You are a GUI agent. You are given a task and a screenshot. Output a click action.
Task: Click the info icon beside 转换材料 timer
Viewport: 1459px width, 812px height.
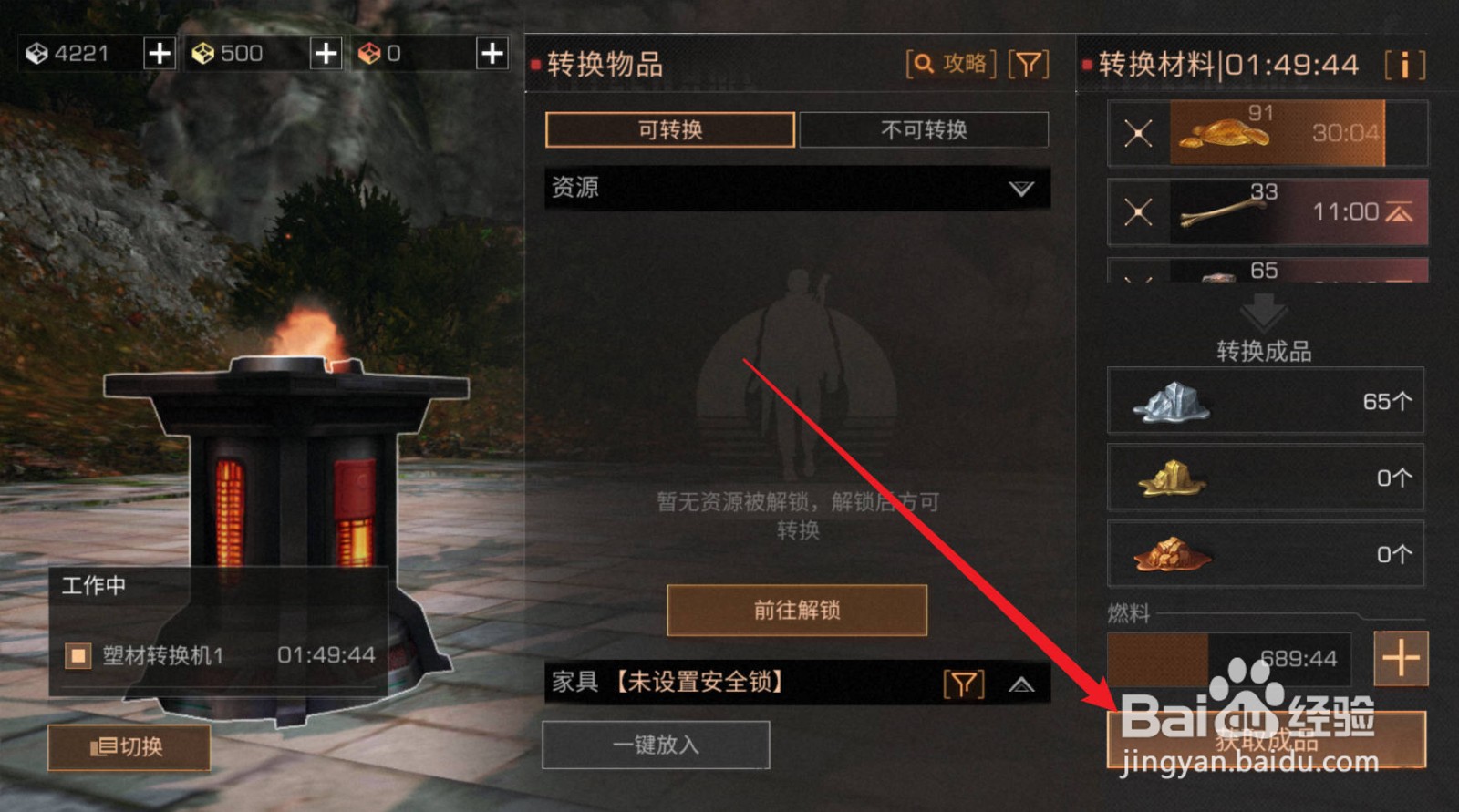tap(1404, 64)
